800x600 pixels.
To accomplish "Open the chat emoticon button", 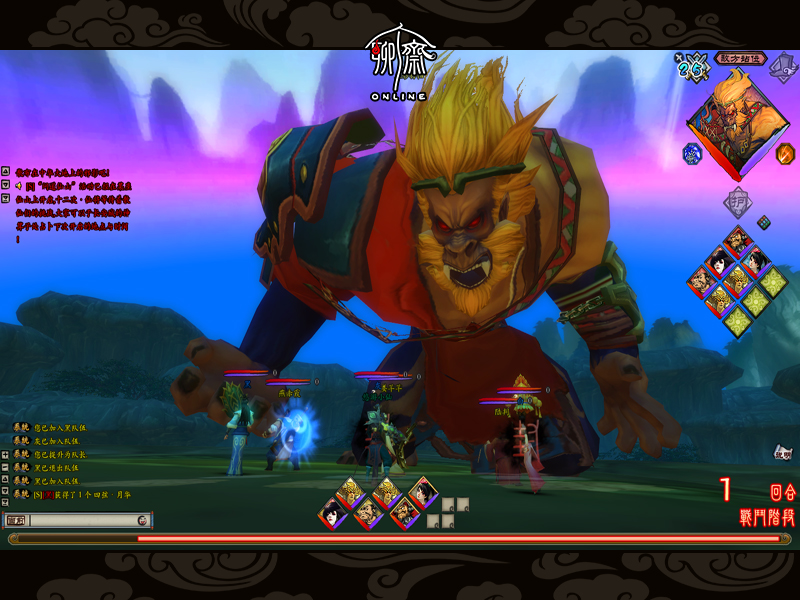I will click(x=143, y=520).
